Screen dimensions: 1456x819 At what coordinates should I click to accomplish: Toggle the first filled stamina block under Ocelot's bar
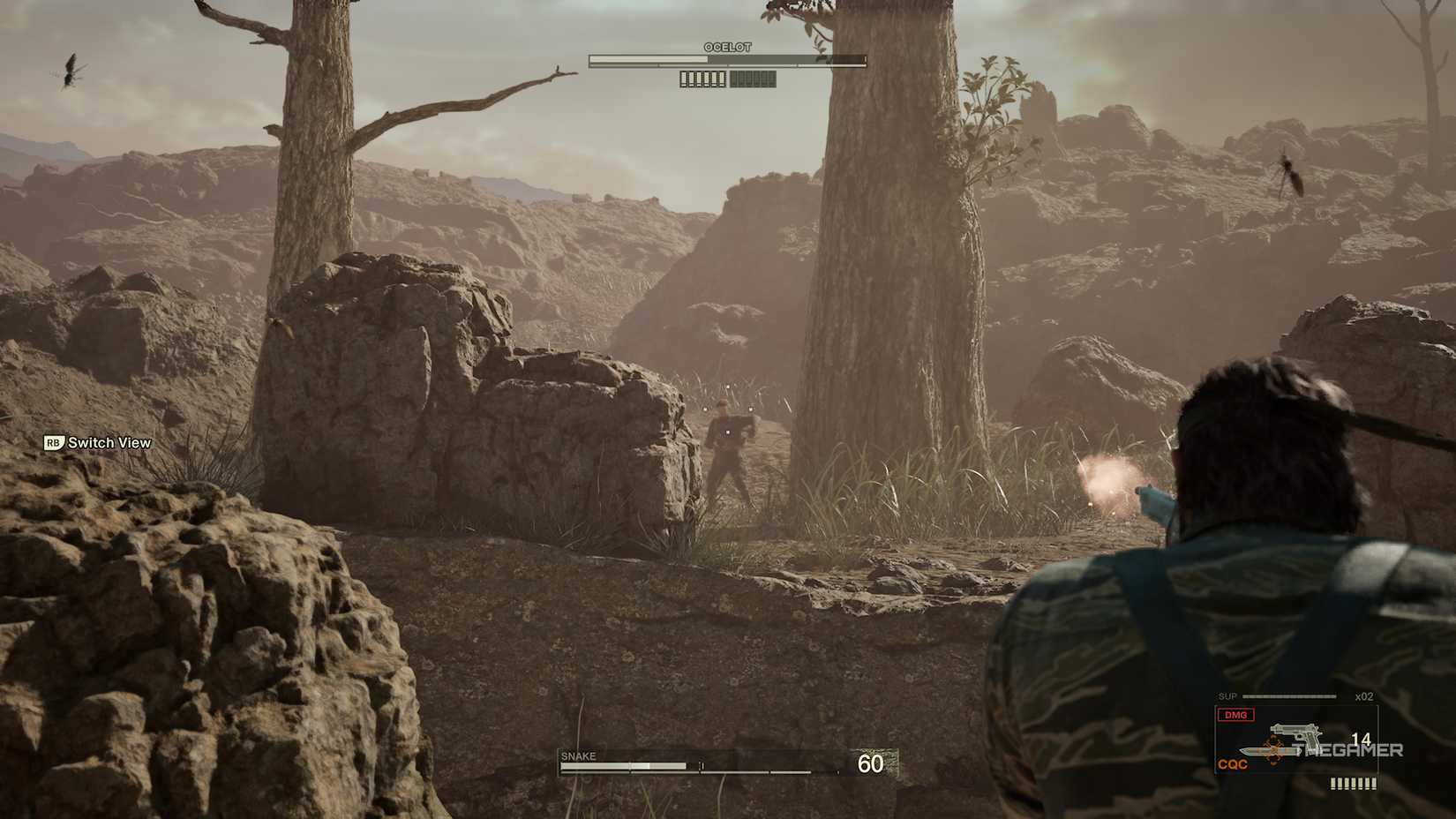[684, 79]
